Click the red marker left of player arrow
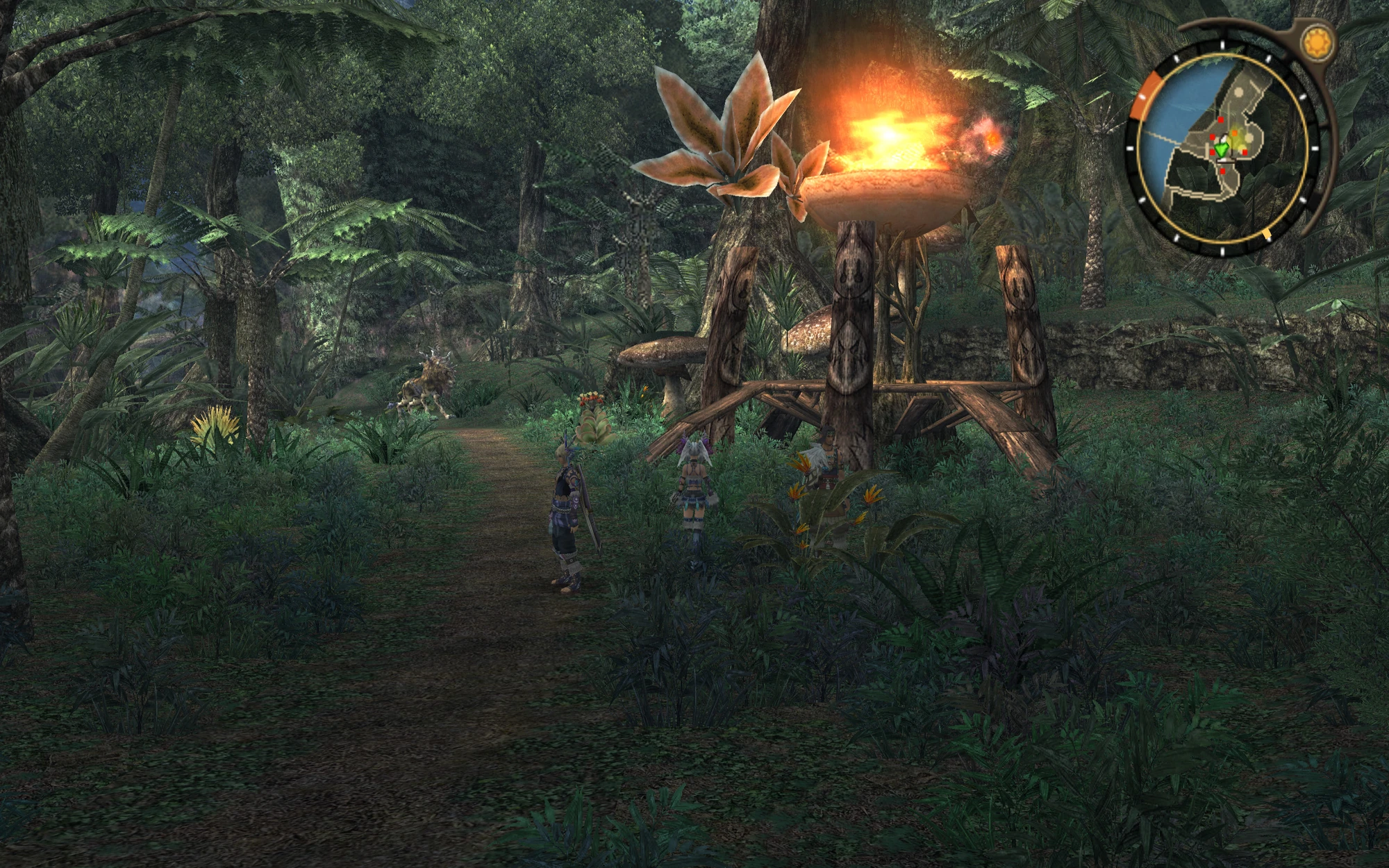The image size is (1389, 868). point(1212,137)
